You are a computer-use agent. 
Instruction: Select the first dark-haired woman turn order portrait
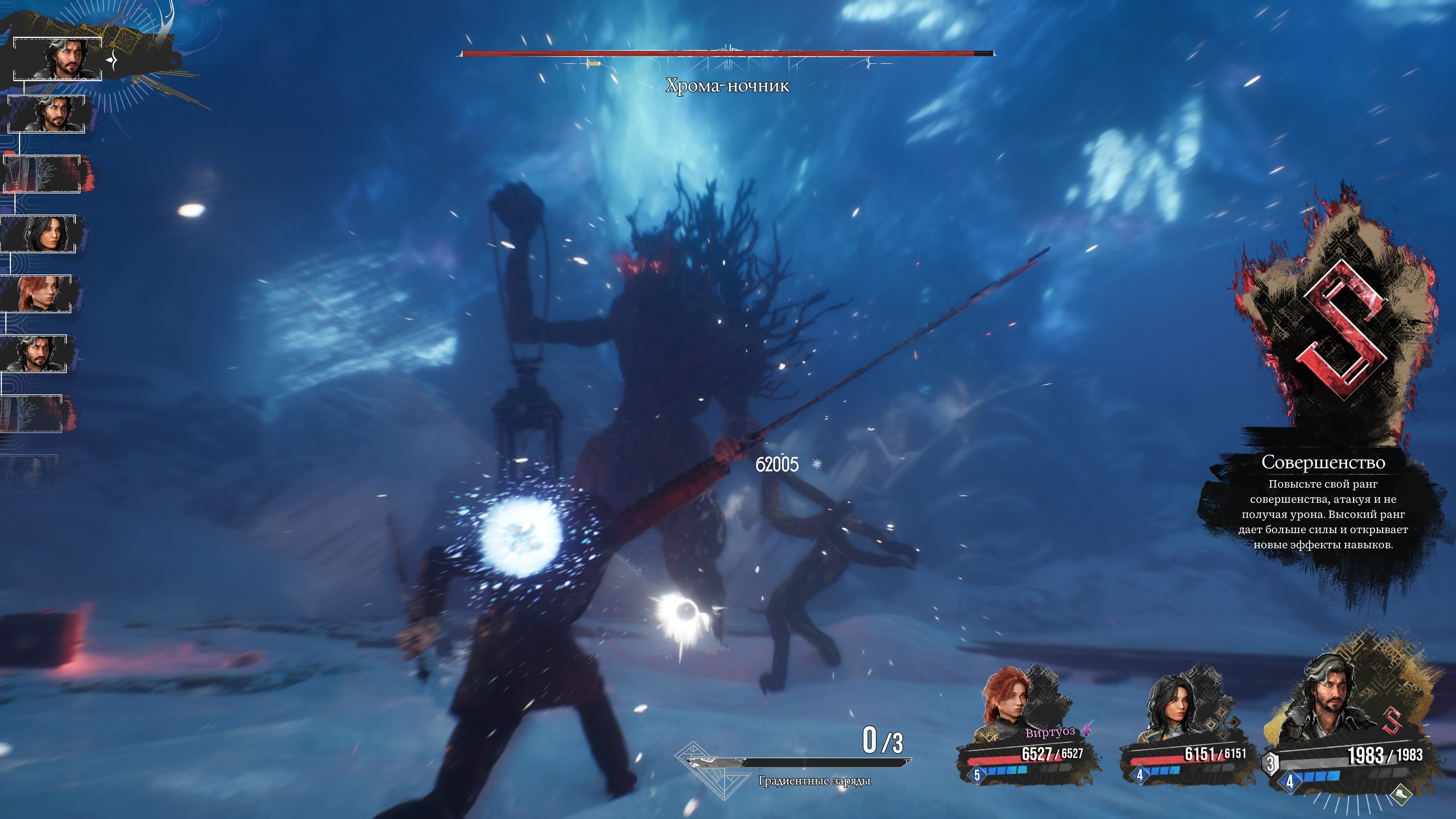[x=39, y=234]
